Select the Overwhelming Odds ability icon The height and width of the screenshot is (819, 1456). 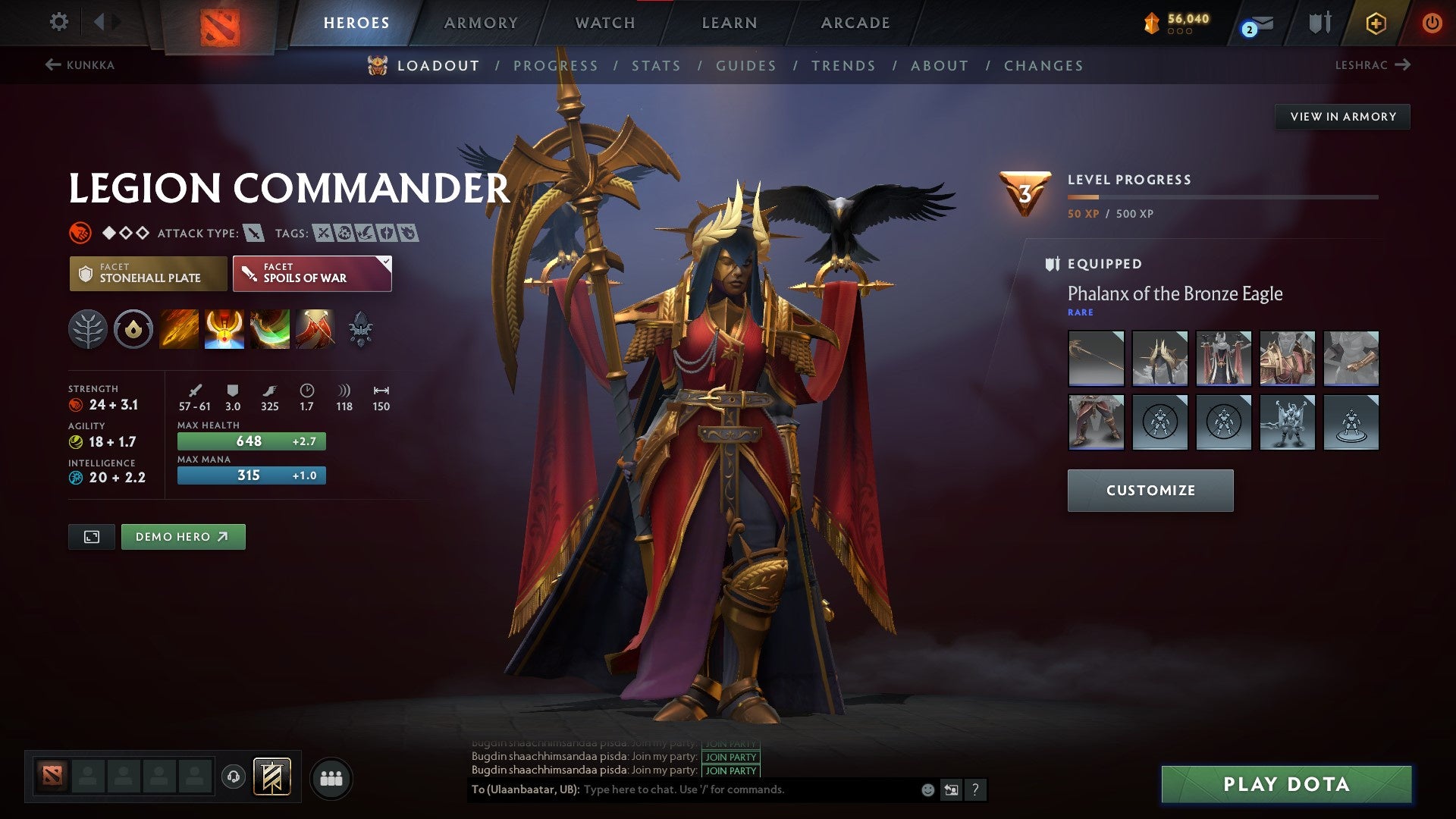click(x=180, y=328)
